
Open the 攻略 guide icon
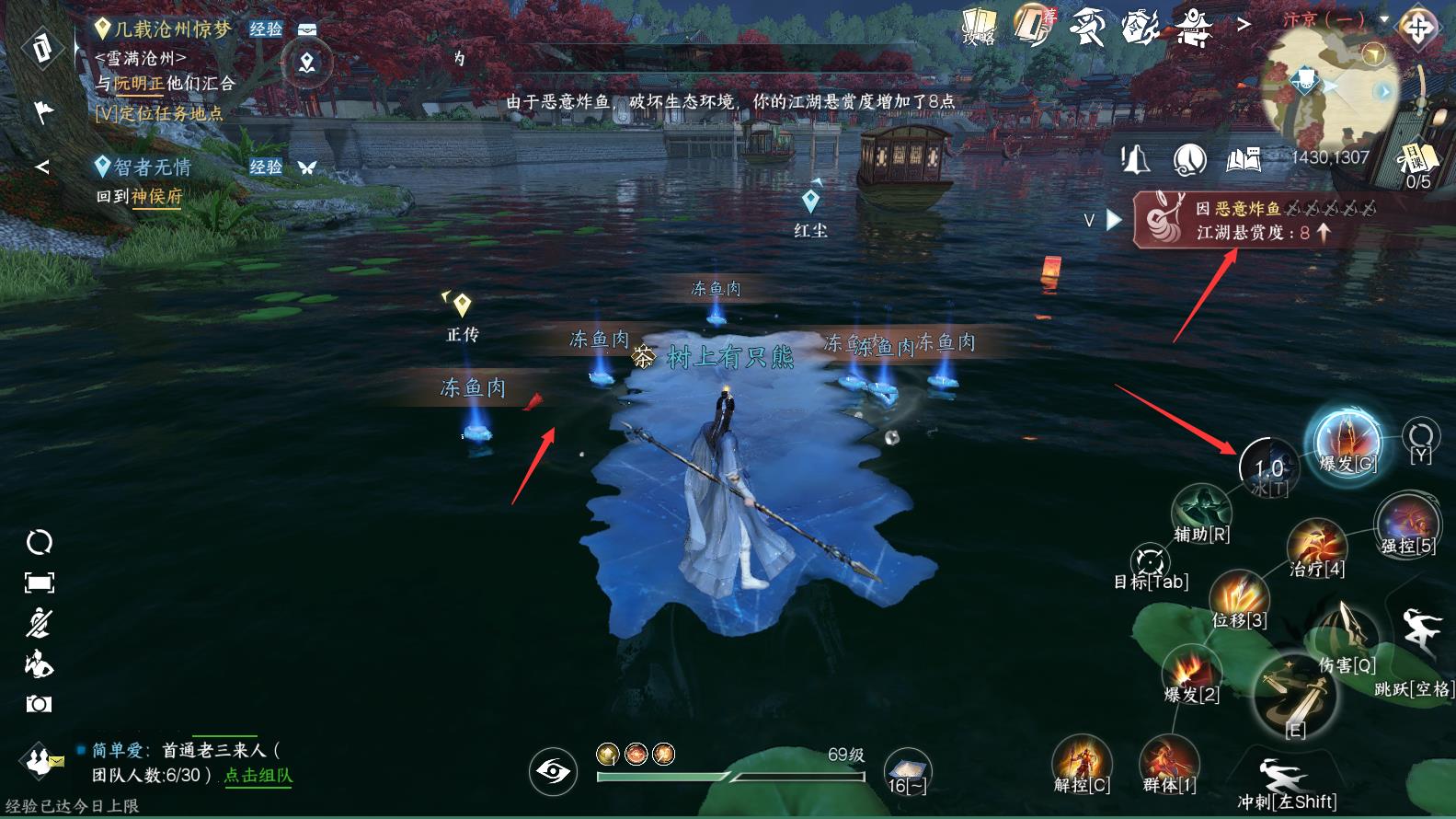(979, 28)
